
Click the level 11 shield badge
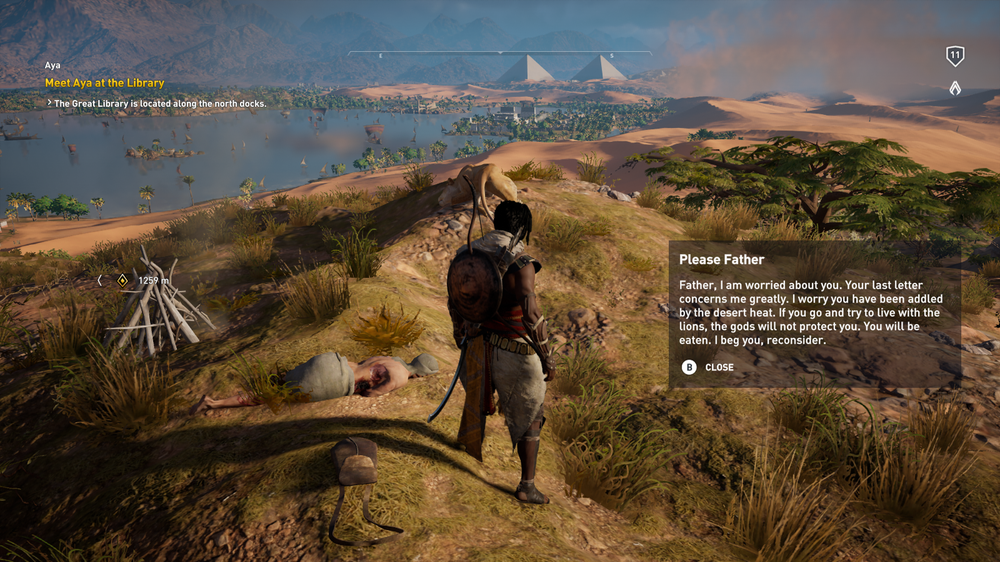click(955, 56)
